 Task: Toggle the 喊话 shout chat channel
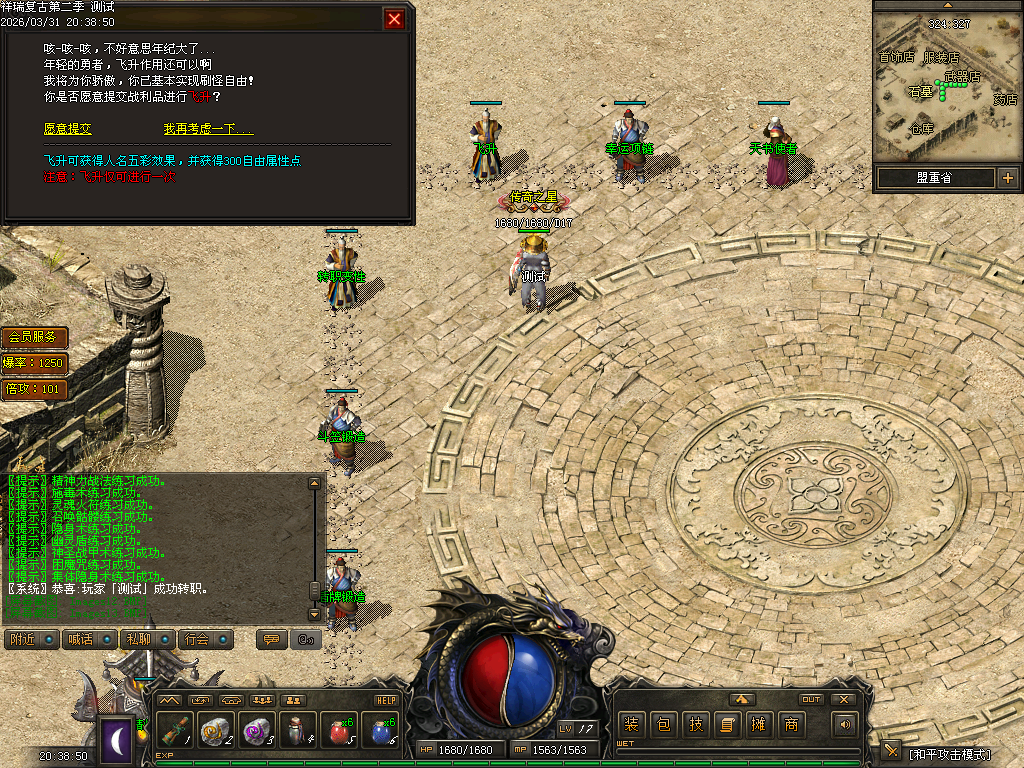(91, 639)
